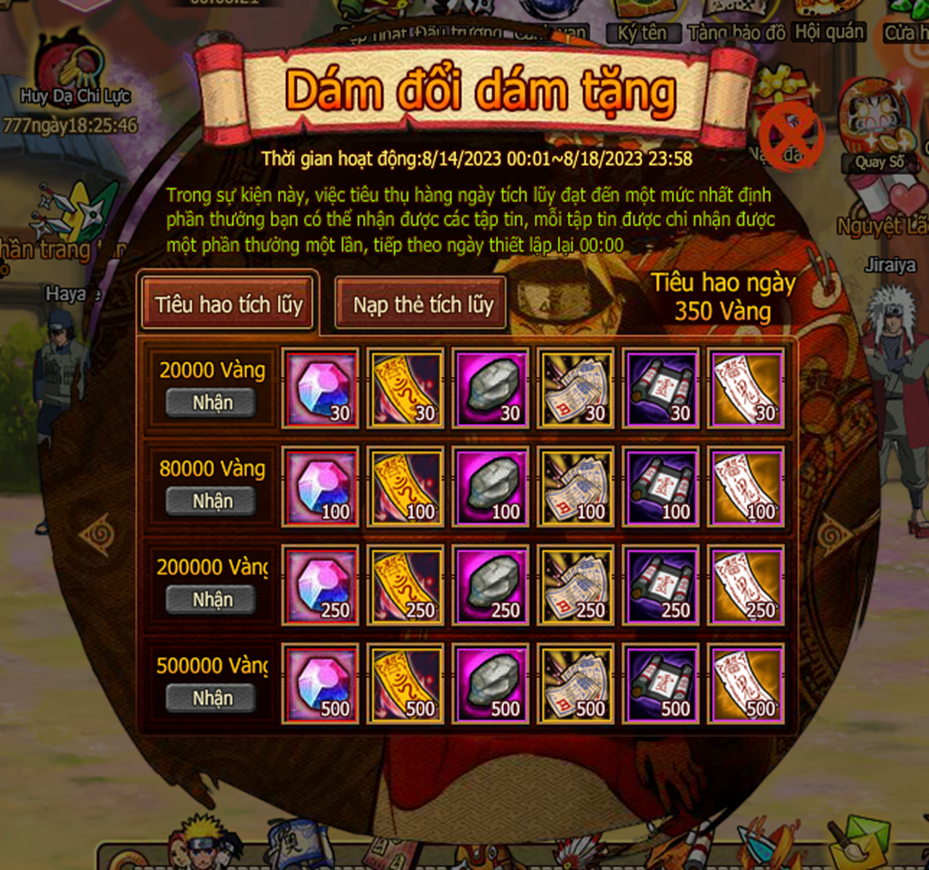Hit Nhận on the 500000 Vàng row
Viewport: 929px width, 870px height.
[x=211, y=698]
